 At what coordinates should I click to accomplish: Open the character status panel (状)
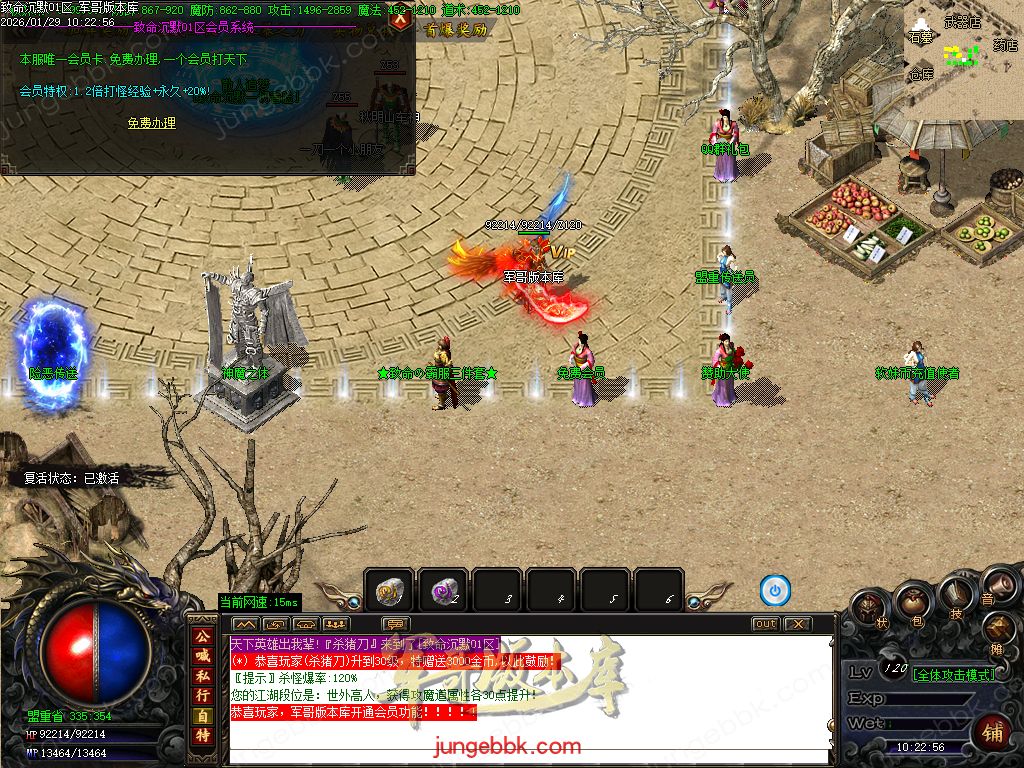pos(871,608)
